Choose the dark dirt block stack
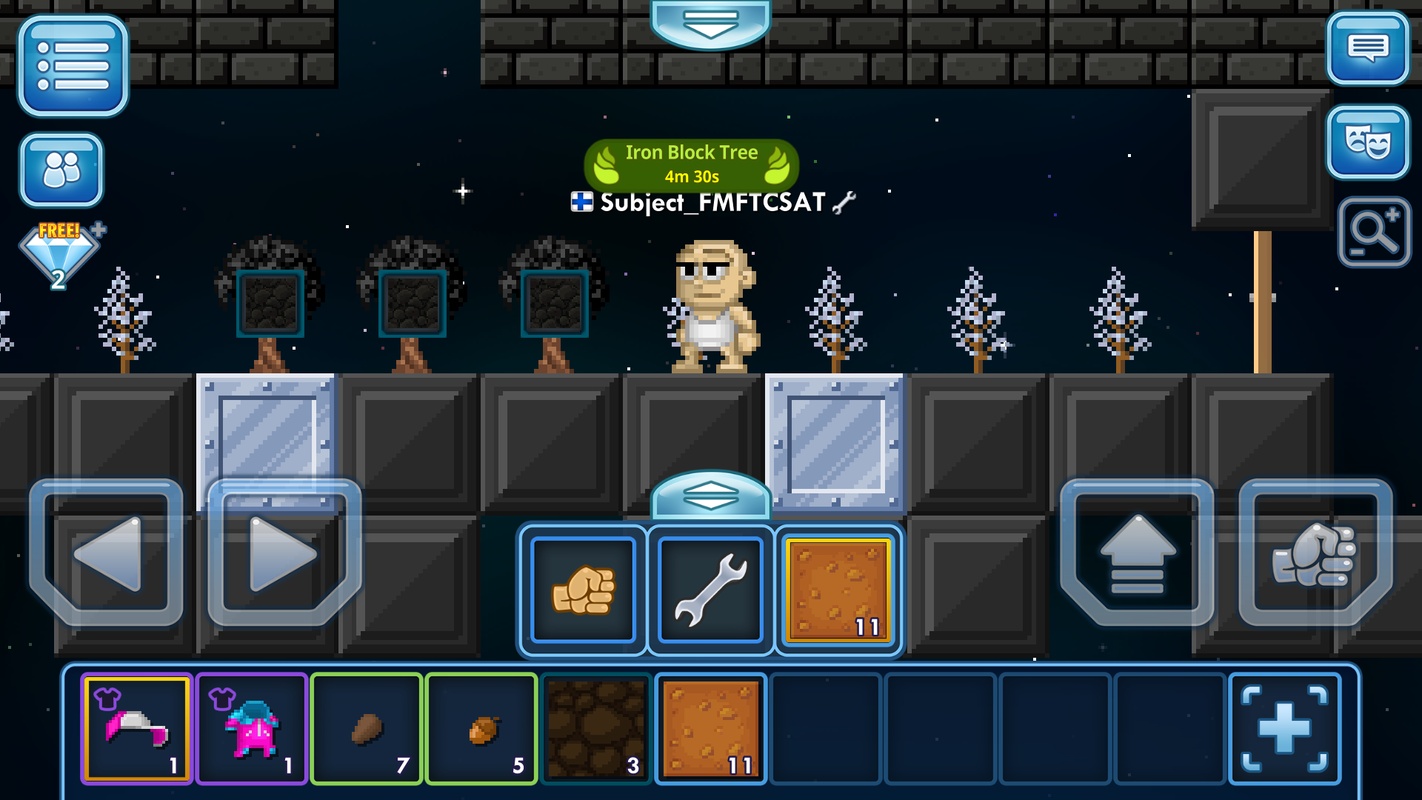 pos(596,727)
